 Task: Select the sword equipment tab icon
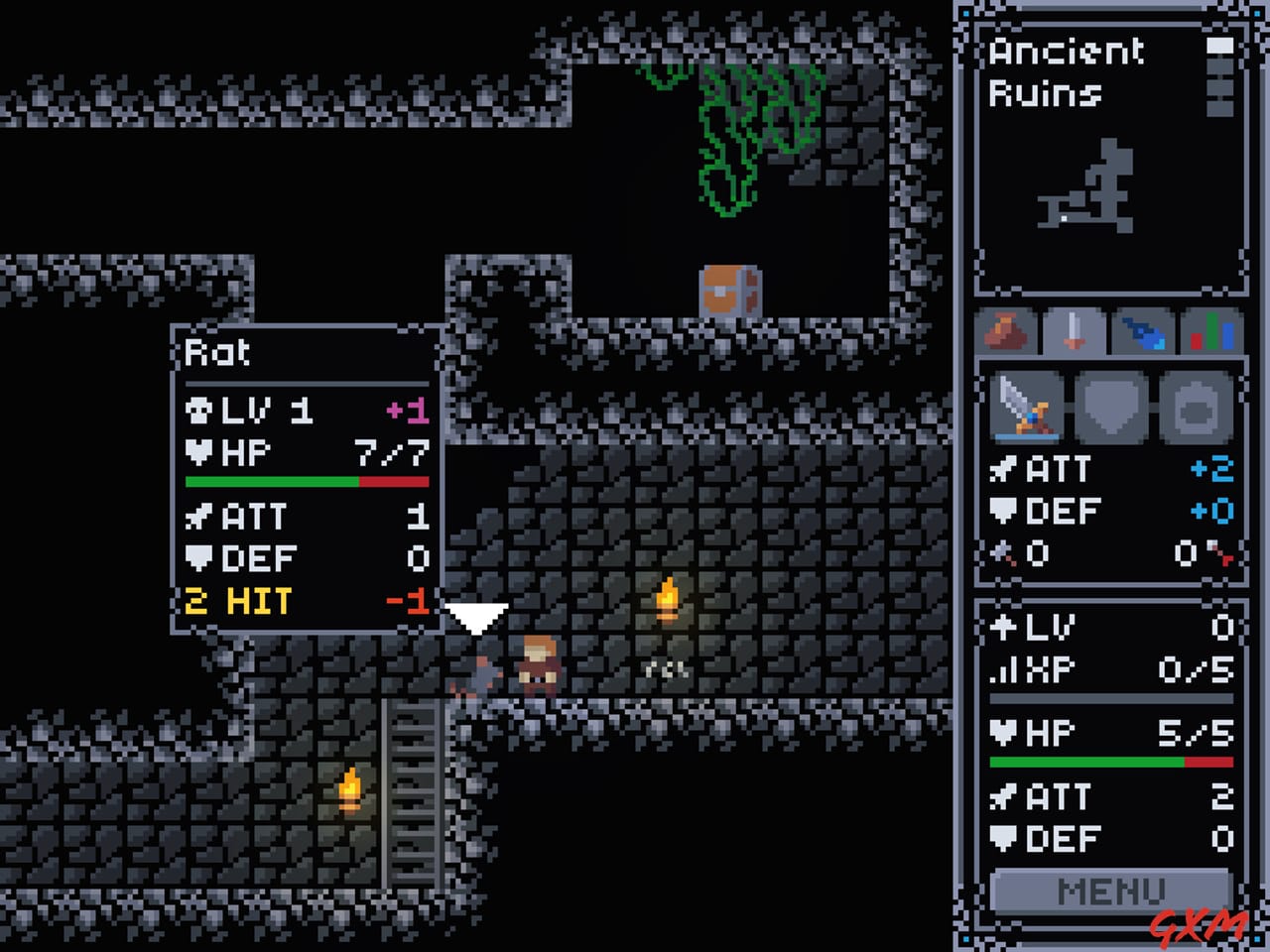pos(1076,332)
